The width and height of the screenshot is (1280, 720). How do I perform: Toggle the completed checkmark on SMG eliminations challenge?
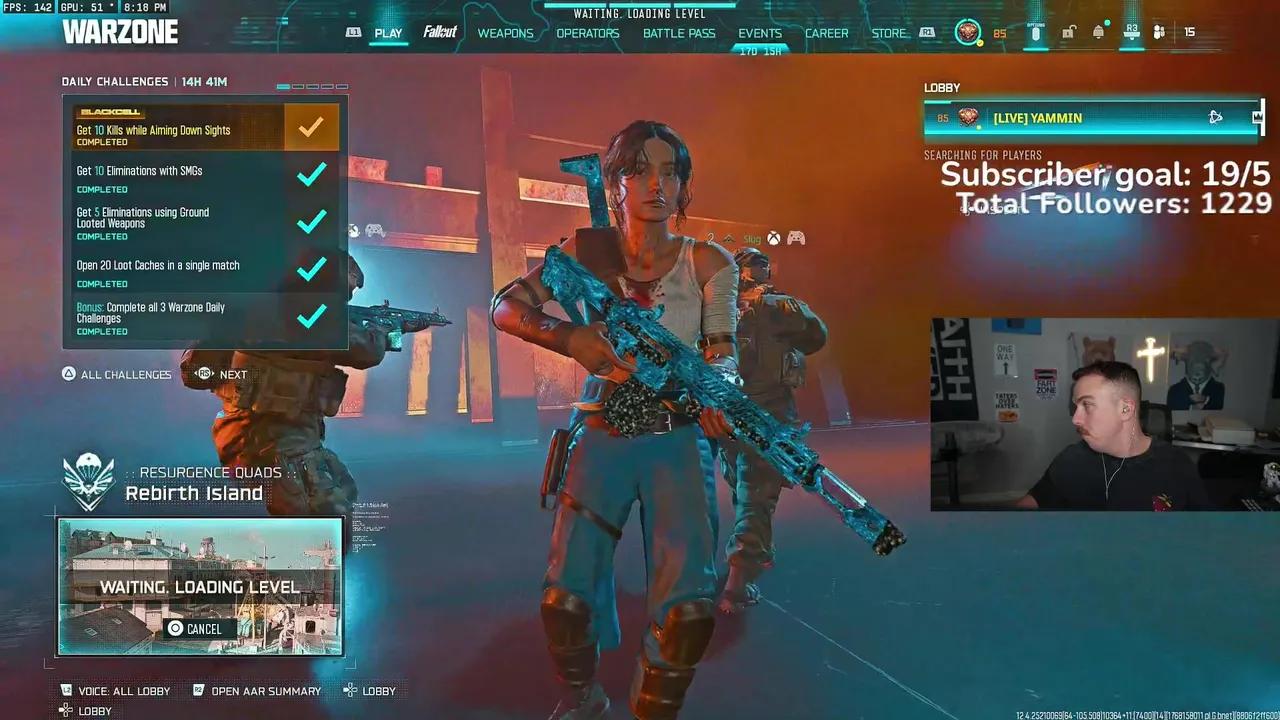[x=311, y=175]
